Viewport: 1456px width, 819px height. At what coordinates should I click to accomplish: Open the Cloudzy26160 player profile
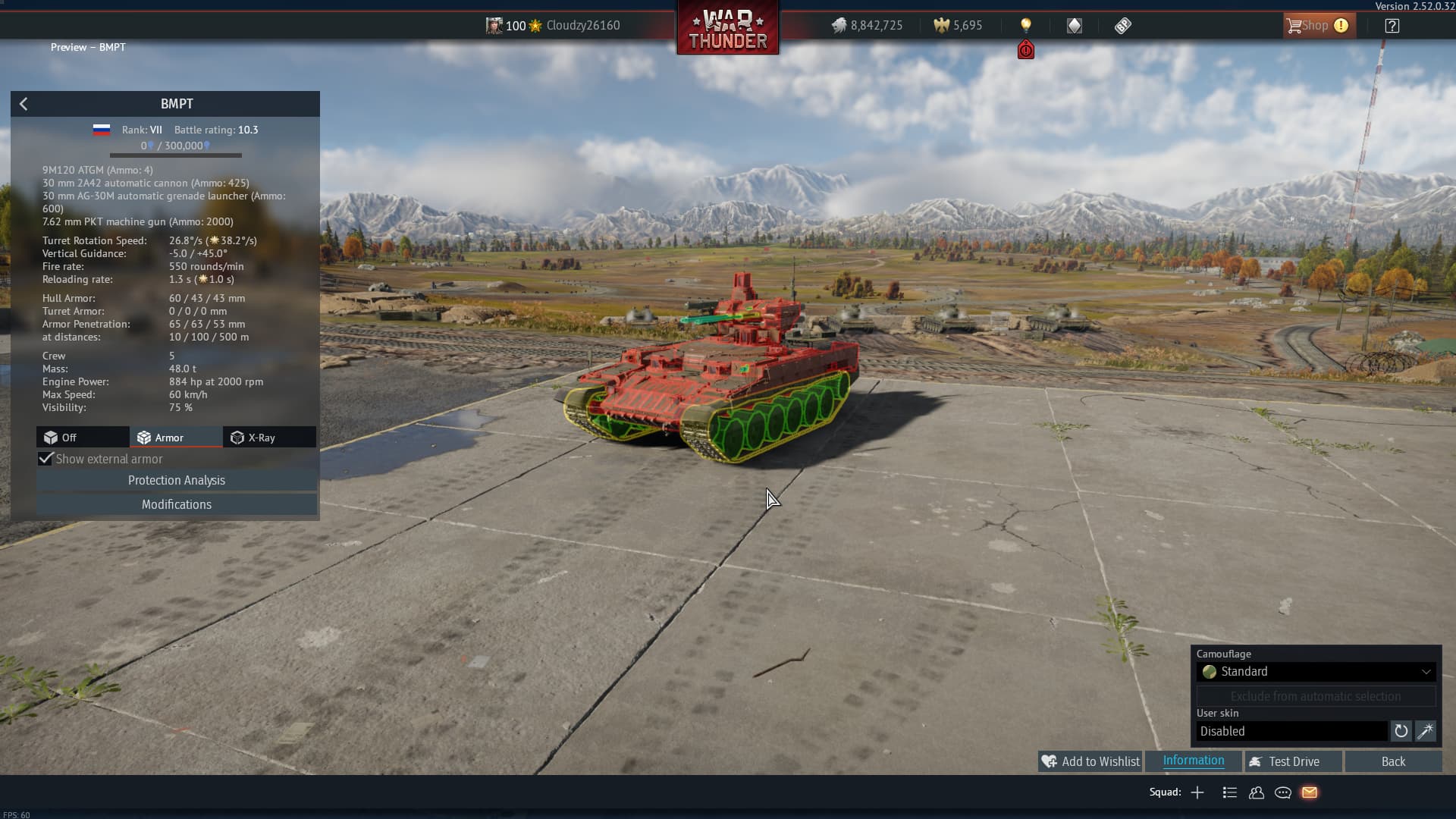pos(582,26)
